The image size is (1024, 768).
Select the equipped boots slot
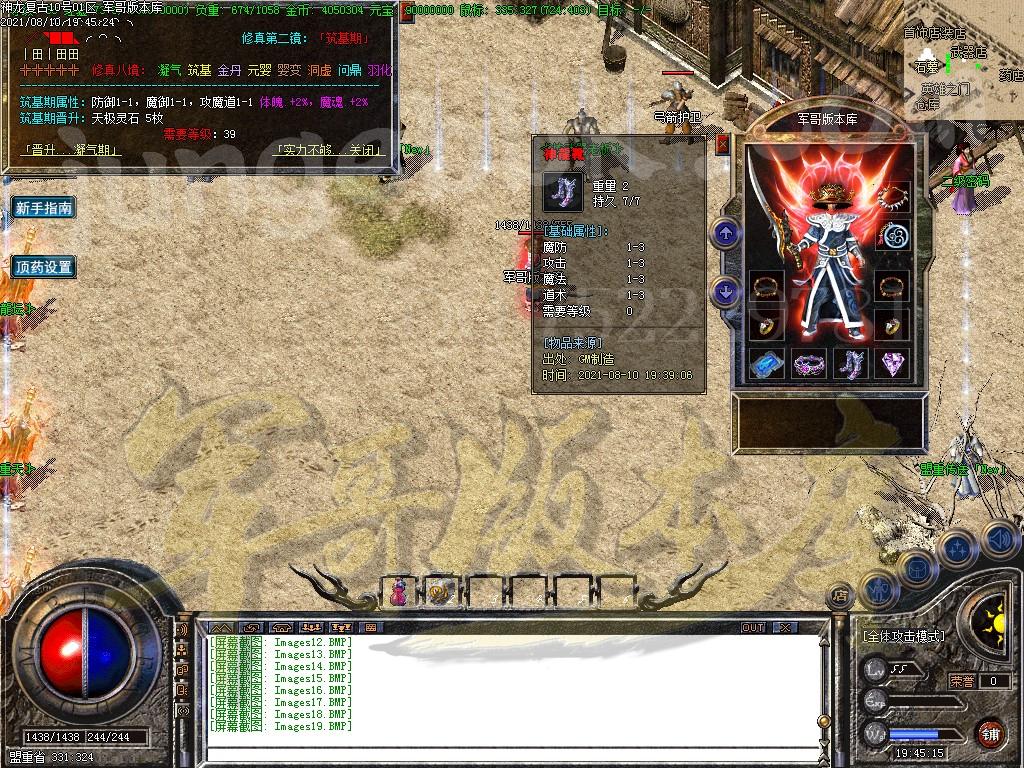(850, 364)
